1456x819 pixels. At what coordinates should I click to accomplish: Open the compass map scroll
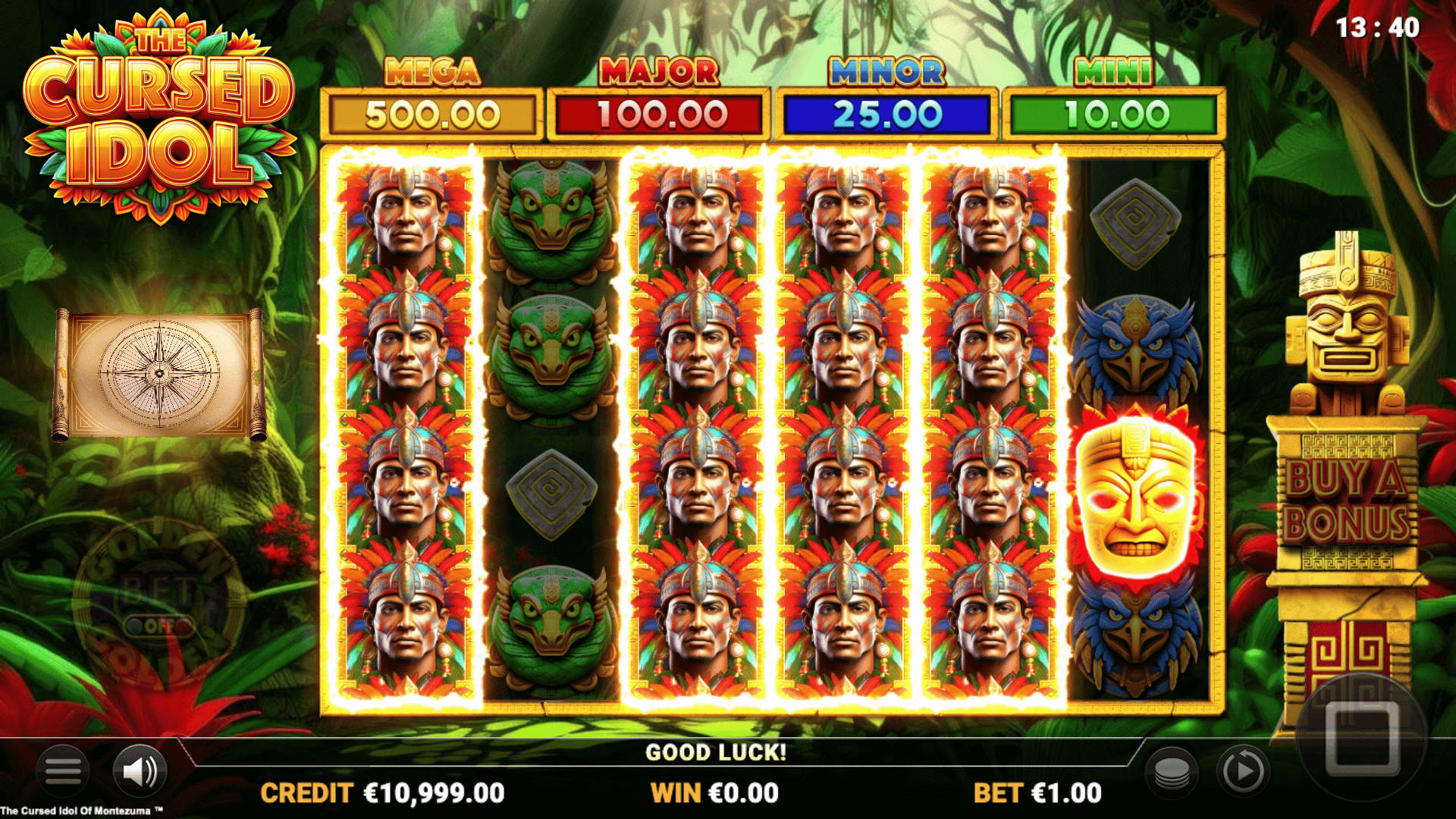tap(160, 374)
